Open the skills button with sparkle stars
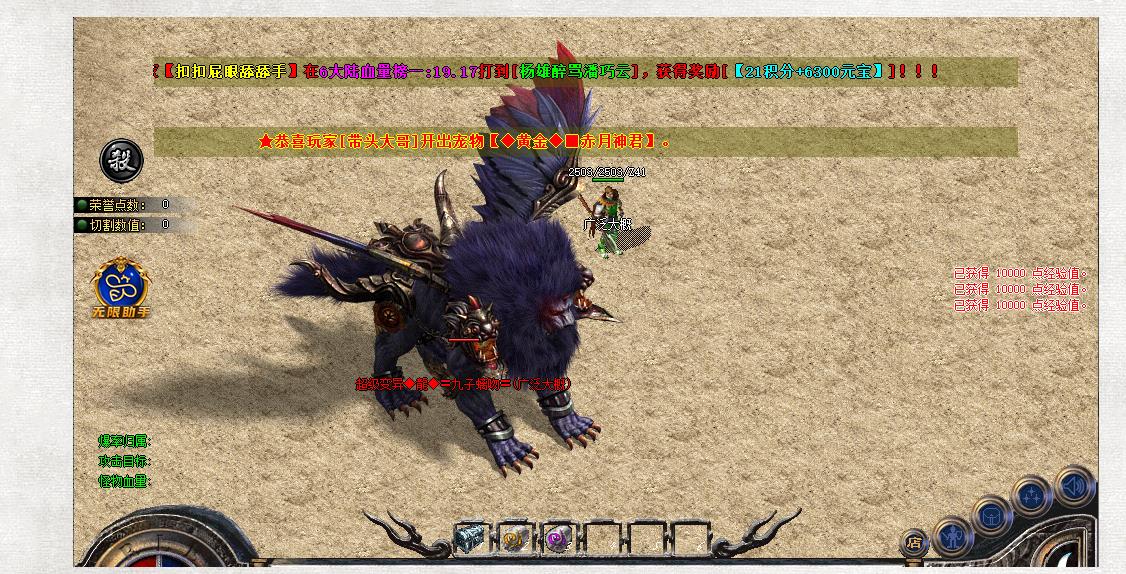1126x574 pixels. point(1031,497)
